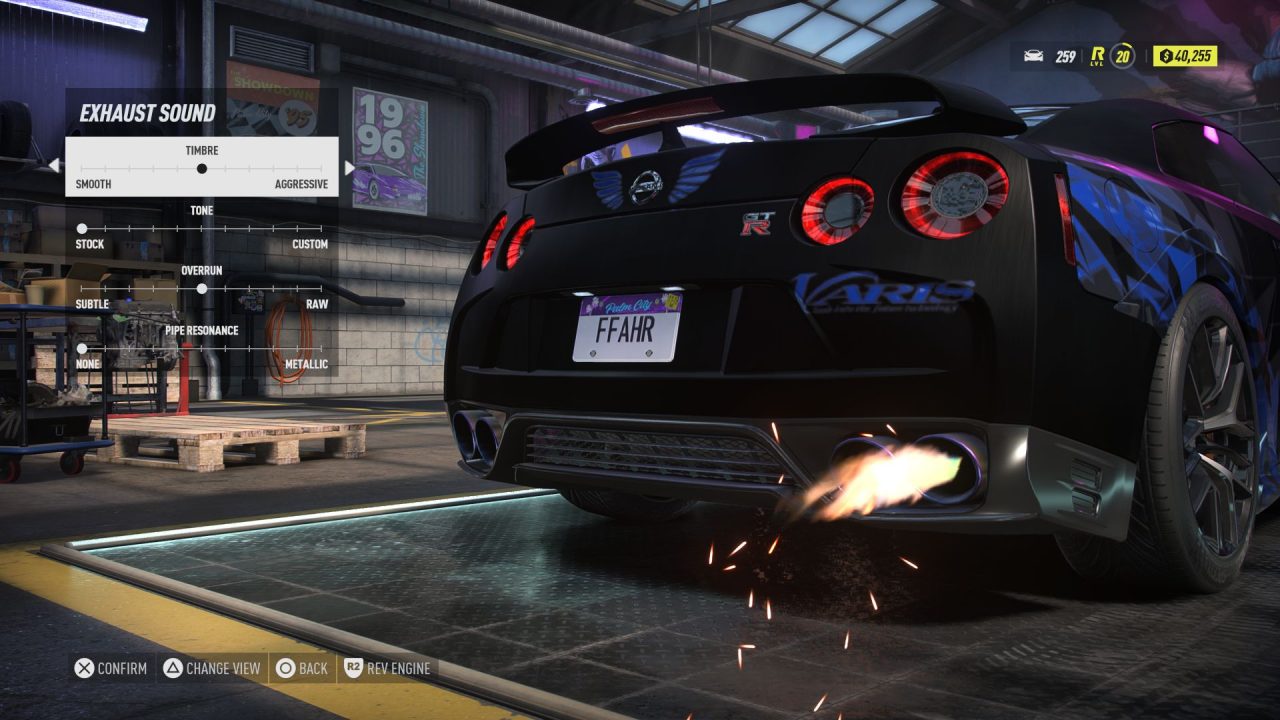Pick the Pipe Resonance slider
Screen dimensions: 1280x720
[x=202, y=348]
